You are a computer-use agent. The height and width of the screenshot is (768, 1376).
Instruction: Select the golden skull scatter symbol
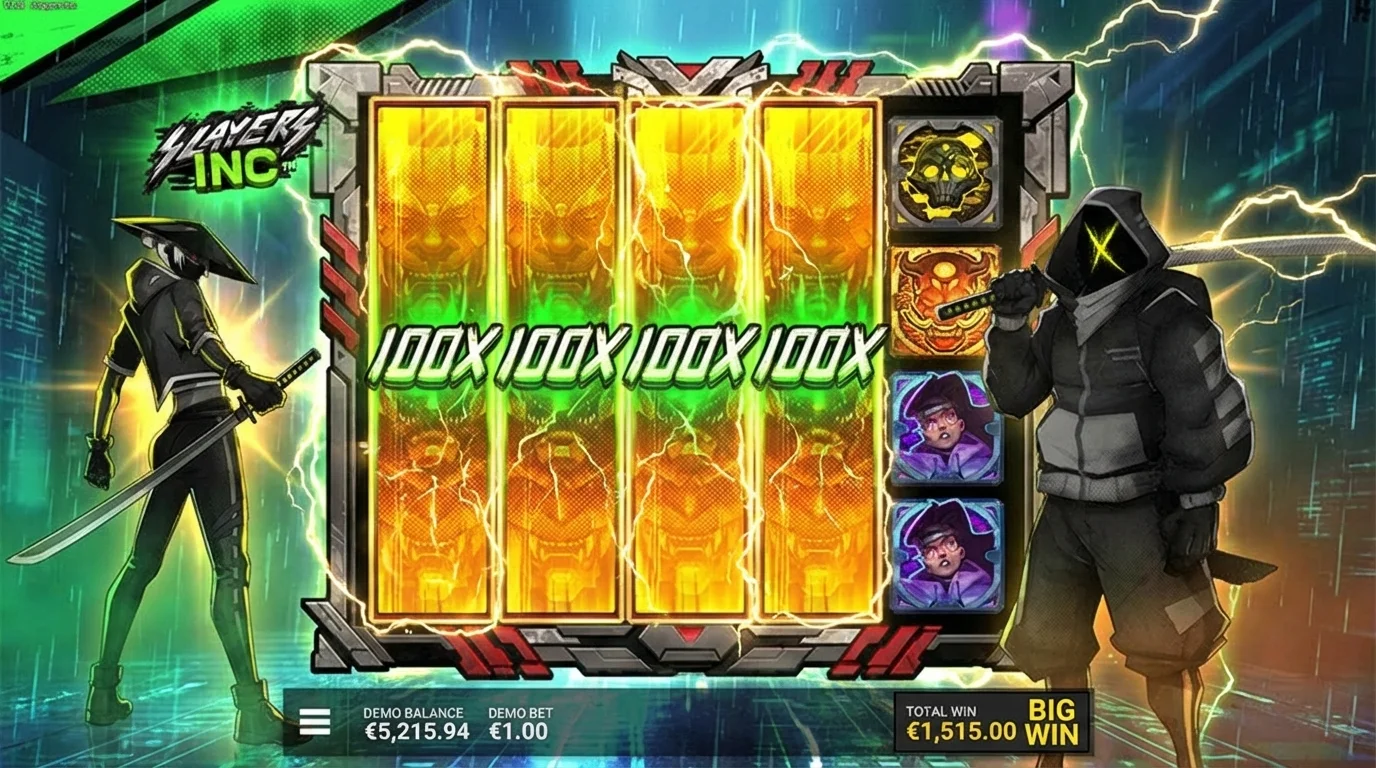pos(943,170)
